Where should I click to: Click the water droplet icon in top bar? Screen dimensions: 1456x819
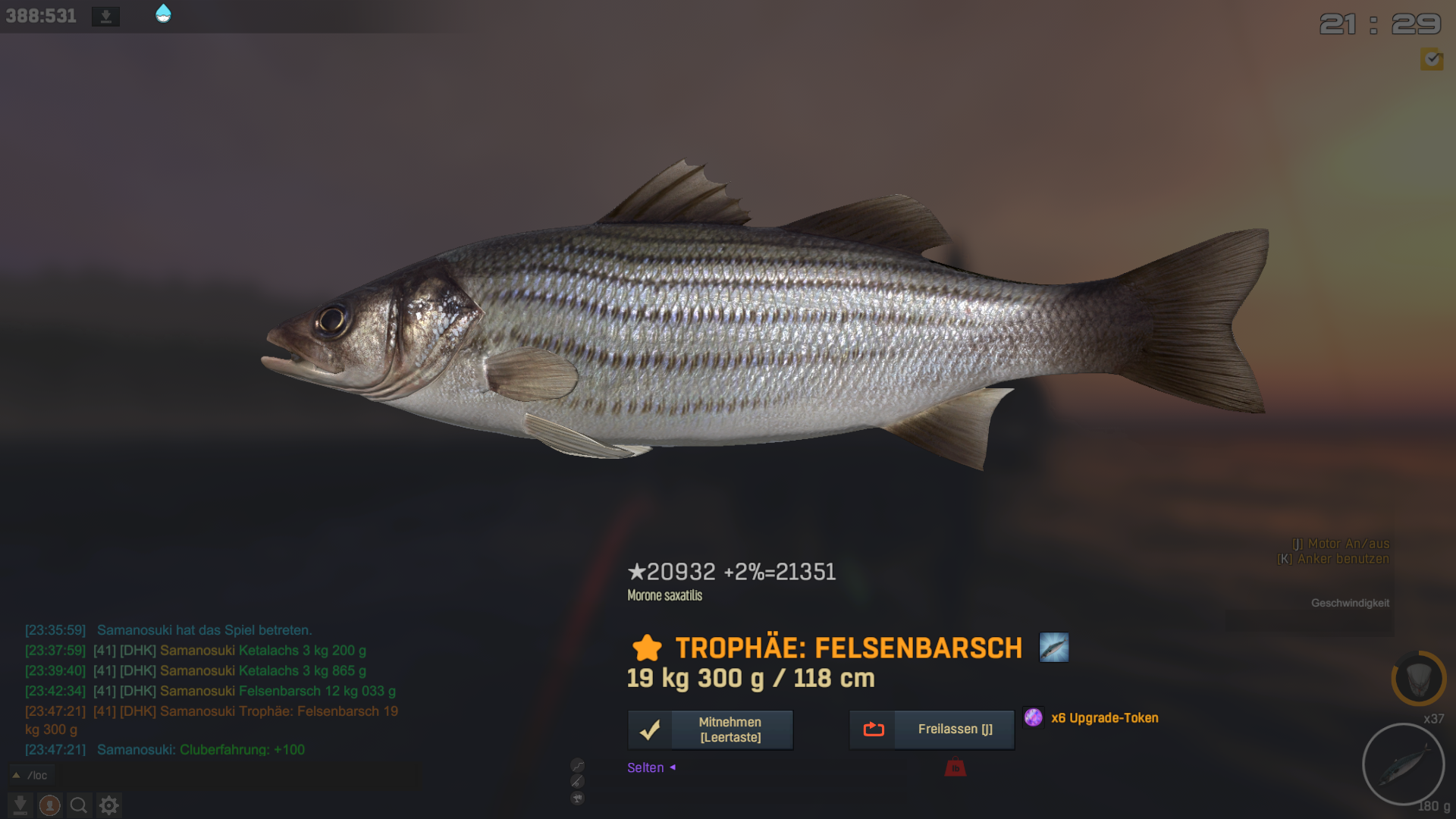163,14
